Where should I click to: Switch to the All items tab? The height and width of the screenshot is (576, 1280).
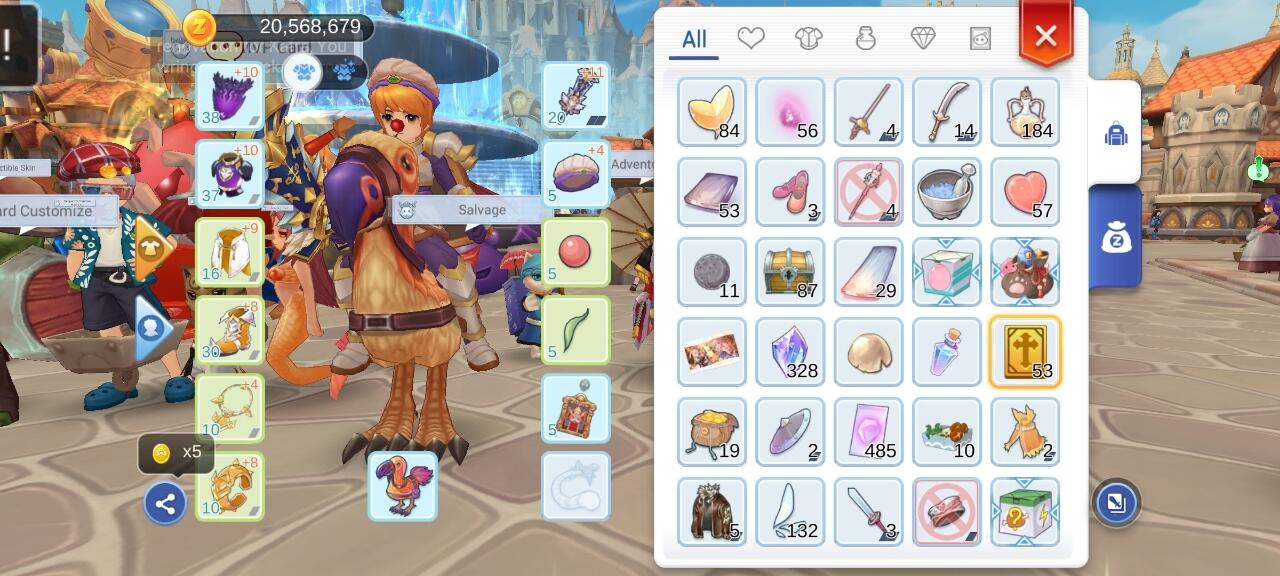[x=694, y=40]
